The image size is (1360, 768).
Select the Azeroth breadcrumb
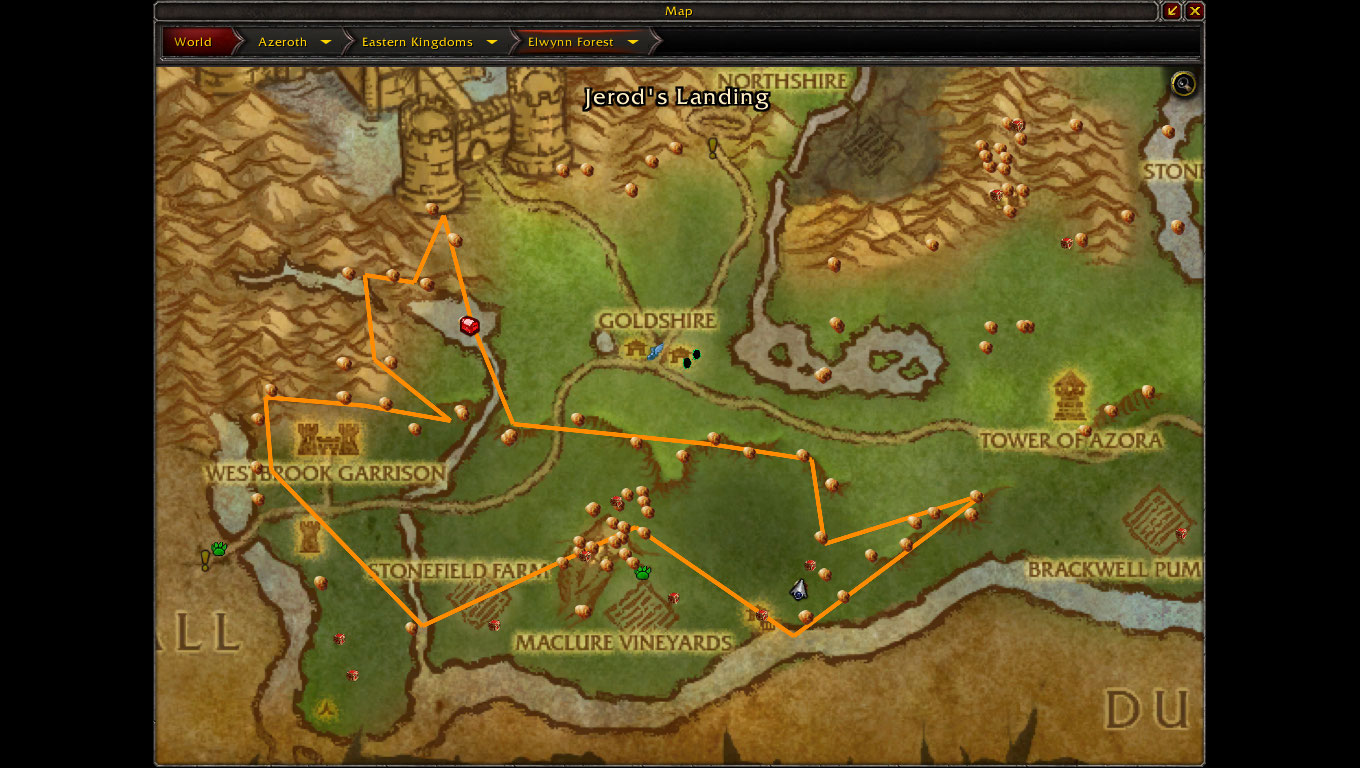pyautogui.click(x=282, y=42)
